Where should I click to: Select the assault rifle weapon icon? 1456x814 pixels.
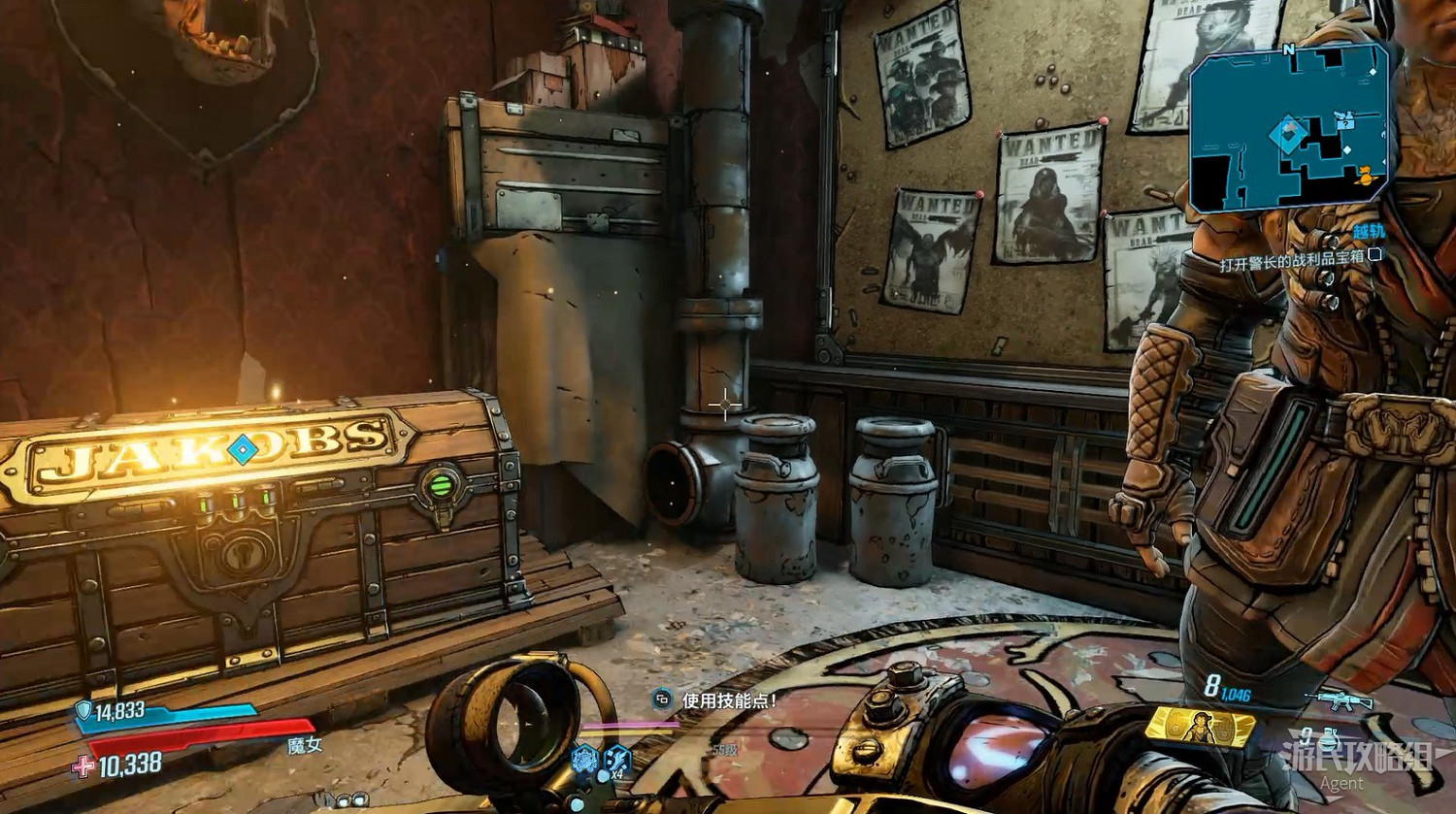pos(1339,700)
